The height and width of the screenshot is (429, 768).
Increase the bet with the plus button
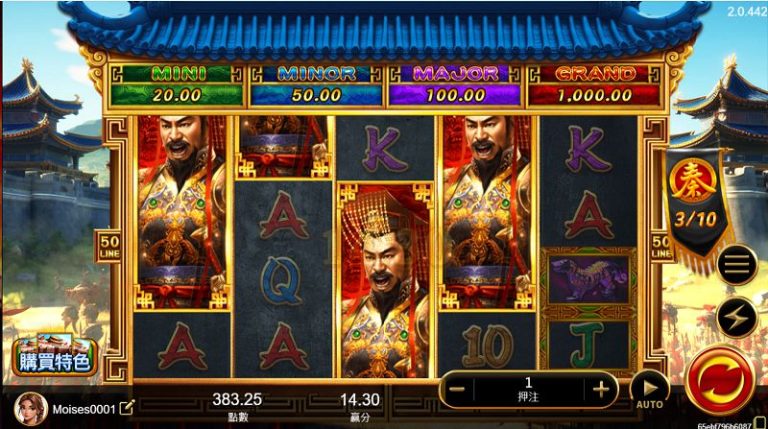point(601,388)
